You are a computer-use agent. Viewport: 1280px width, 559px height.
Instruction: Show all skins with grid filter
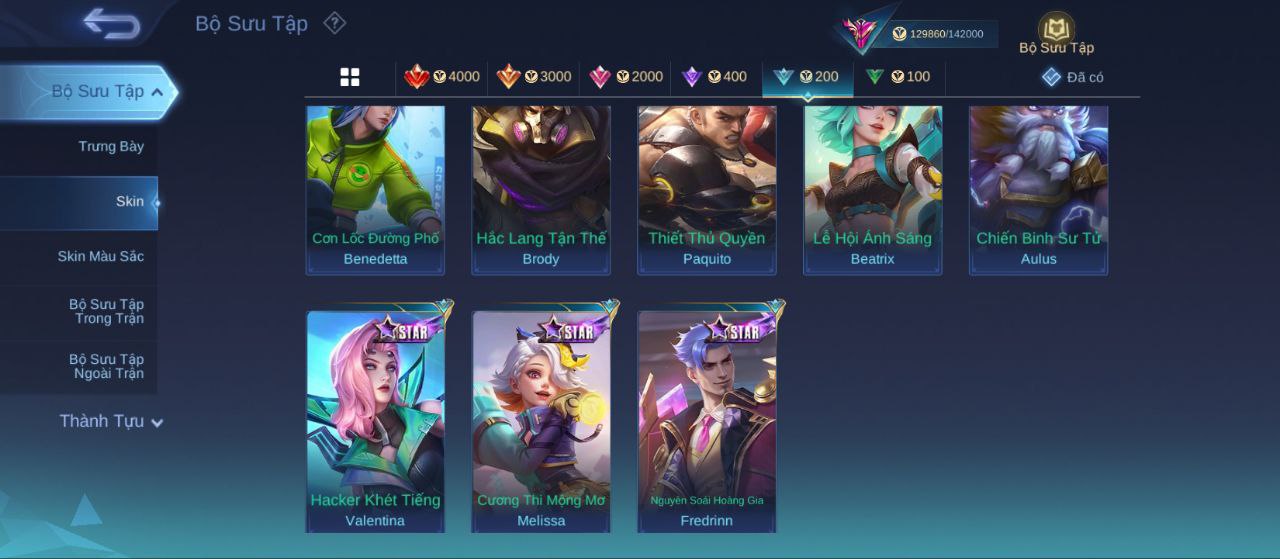point(350,77)
